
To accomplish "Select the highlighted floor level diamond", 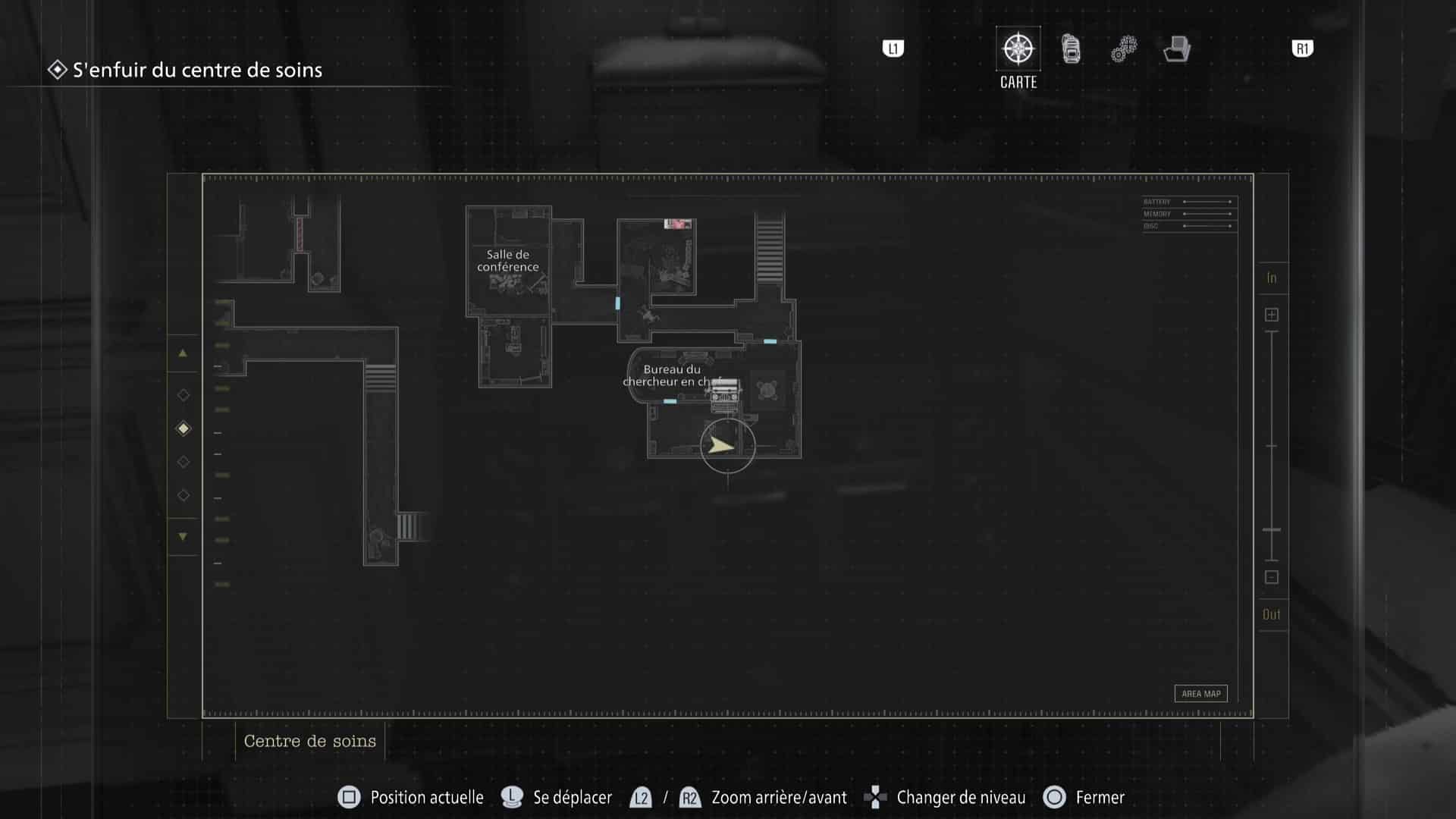I will point(183,428).
